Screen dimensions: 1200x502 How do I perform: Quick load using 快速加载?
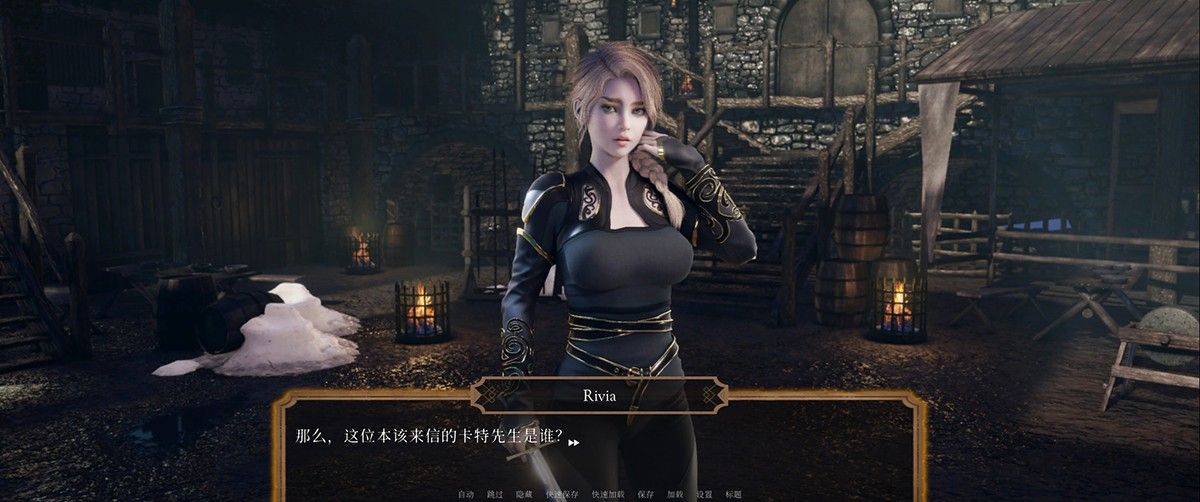(x=607, y=494)
